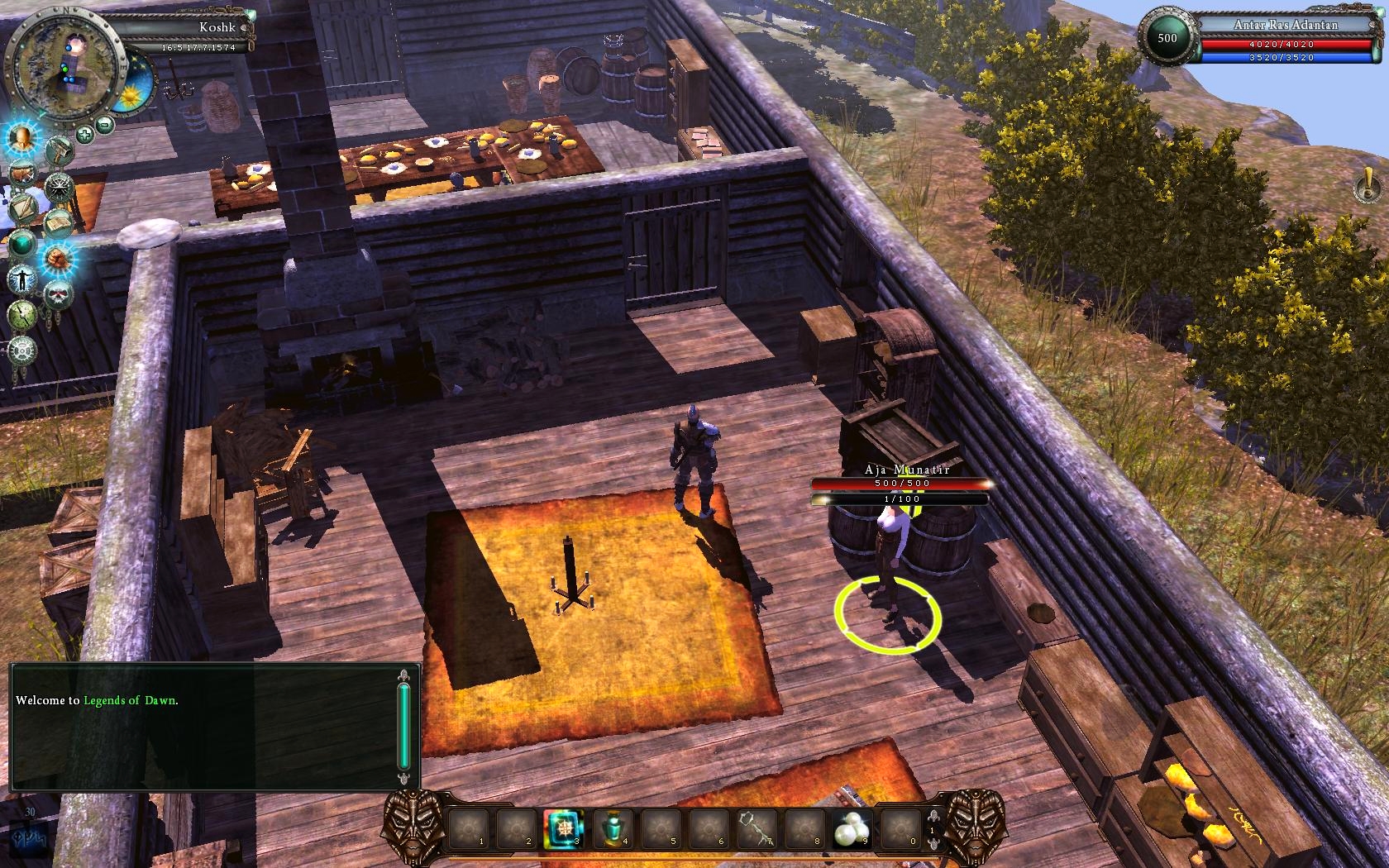The image size is (1389, 868).
Task: Open the parchment and quill journal icon
Action: pos(24,207)
